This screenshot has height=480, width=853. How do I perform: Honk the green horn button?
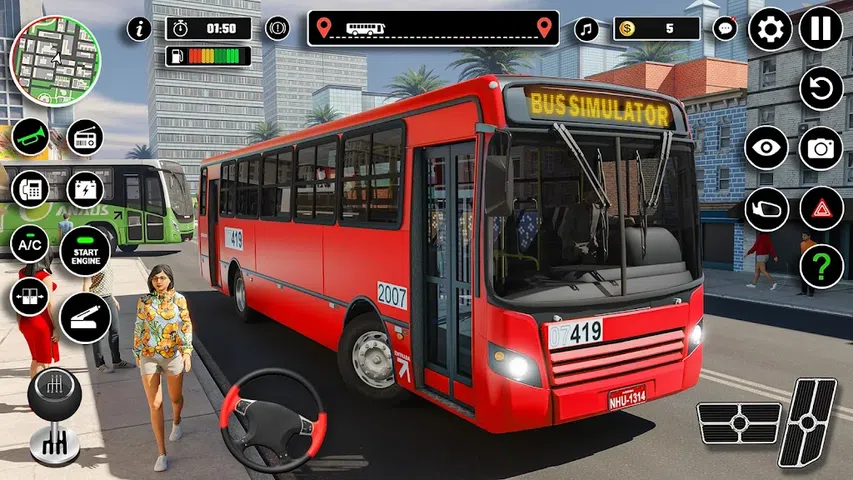tap(30, 137)
